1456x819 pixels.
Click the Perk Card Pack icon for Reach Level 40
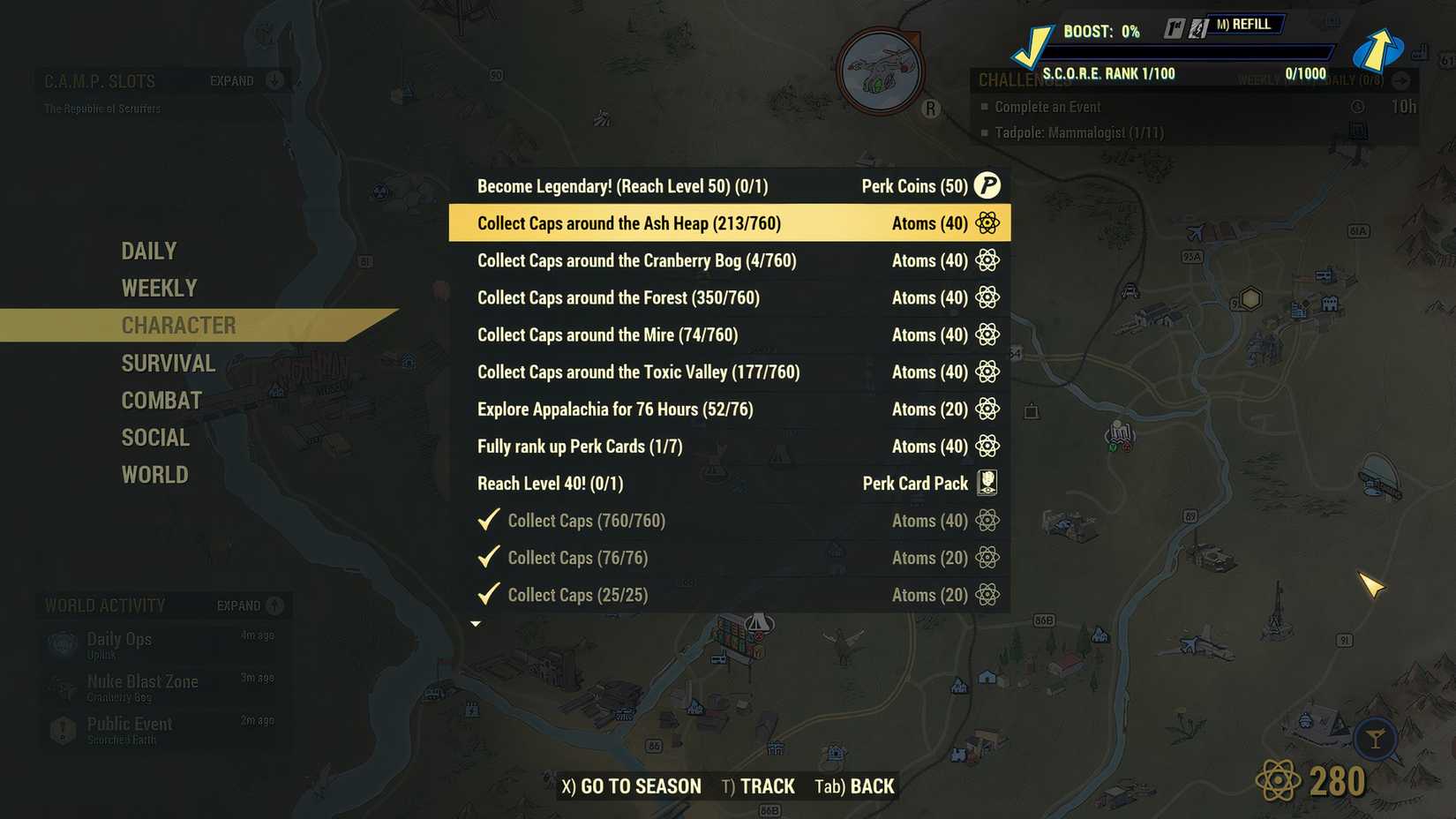pos(988,483)
